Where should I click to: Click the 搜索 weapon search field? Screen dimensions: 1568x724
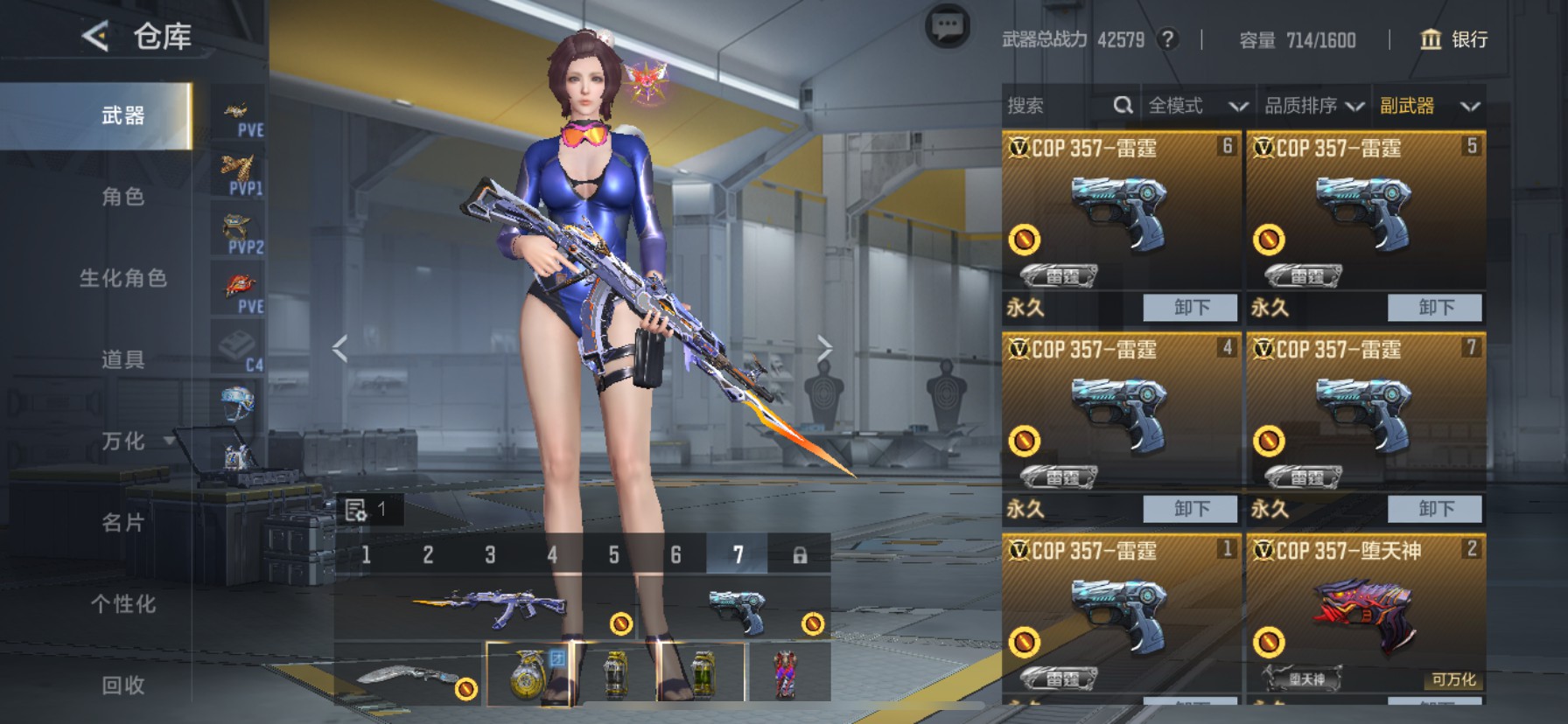[1059, 106]
